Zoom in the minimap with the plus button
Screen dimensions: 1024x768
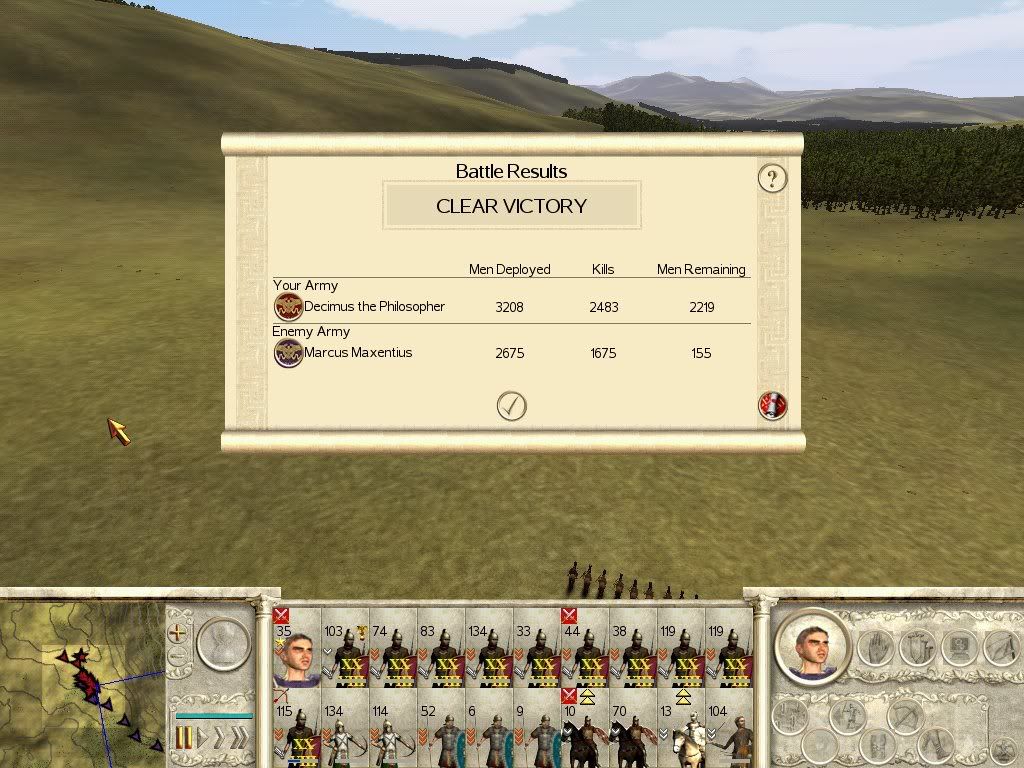click(178, 632)
